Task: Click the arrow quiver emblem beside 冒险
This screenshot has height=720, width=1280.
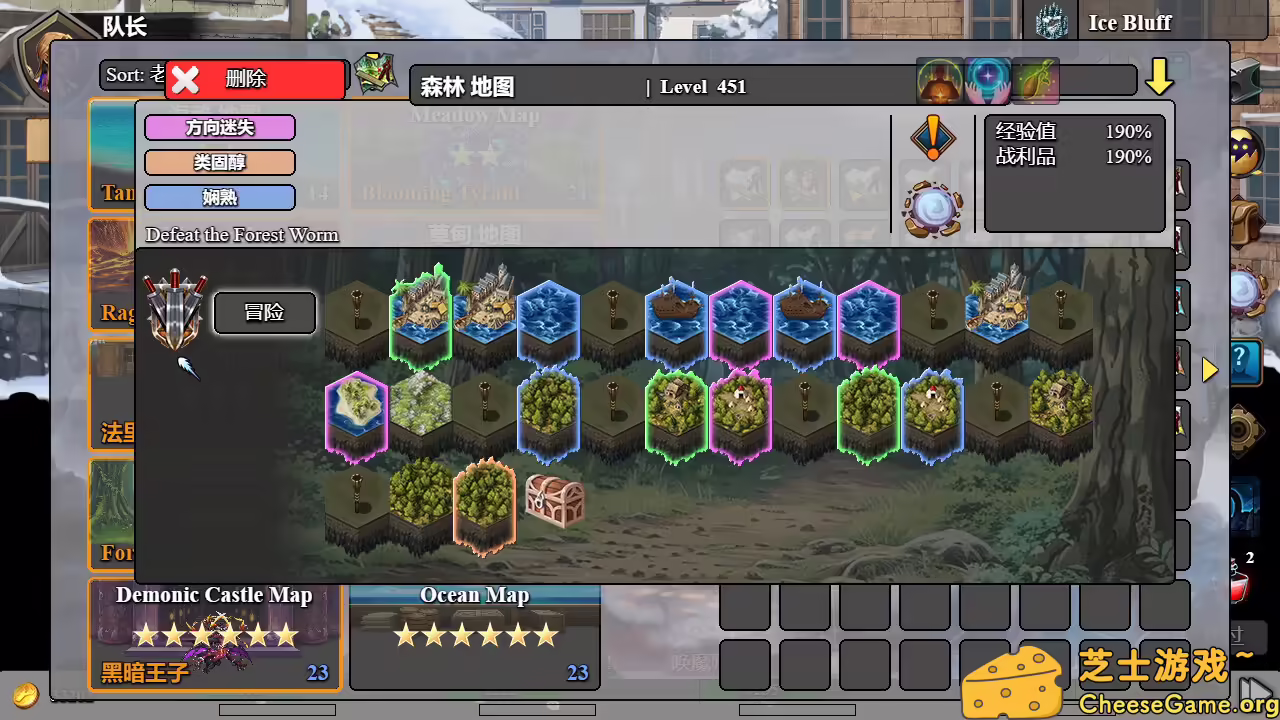Action: click(175, 312)
